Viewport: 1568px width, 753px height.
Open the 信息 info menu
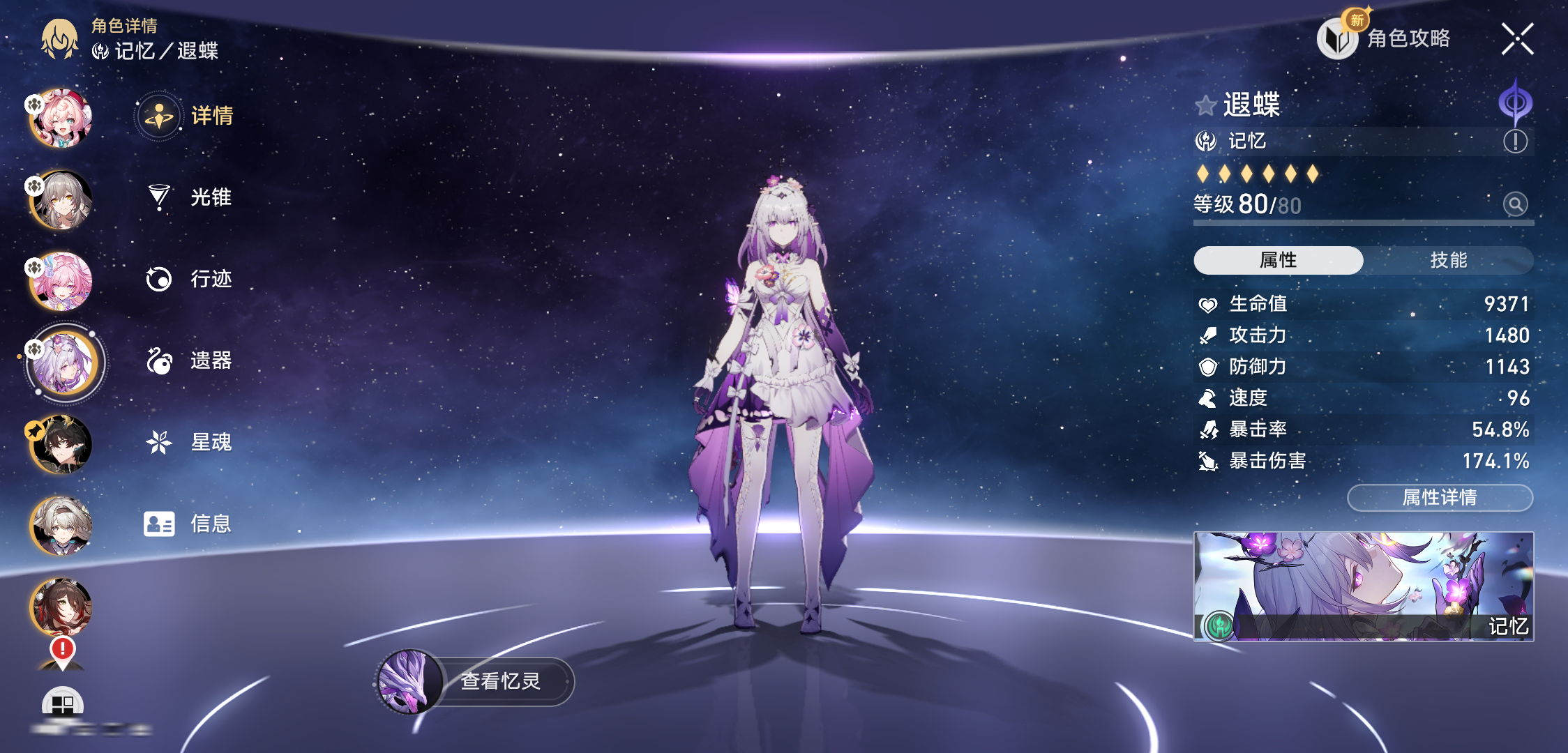point(188,524)
